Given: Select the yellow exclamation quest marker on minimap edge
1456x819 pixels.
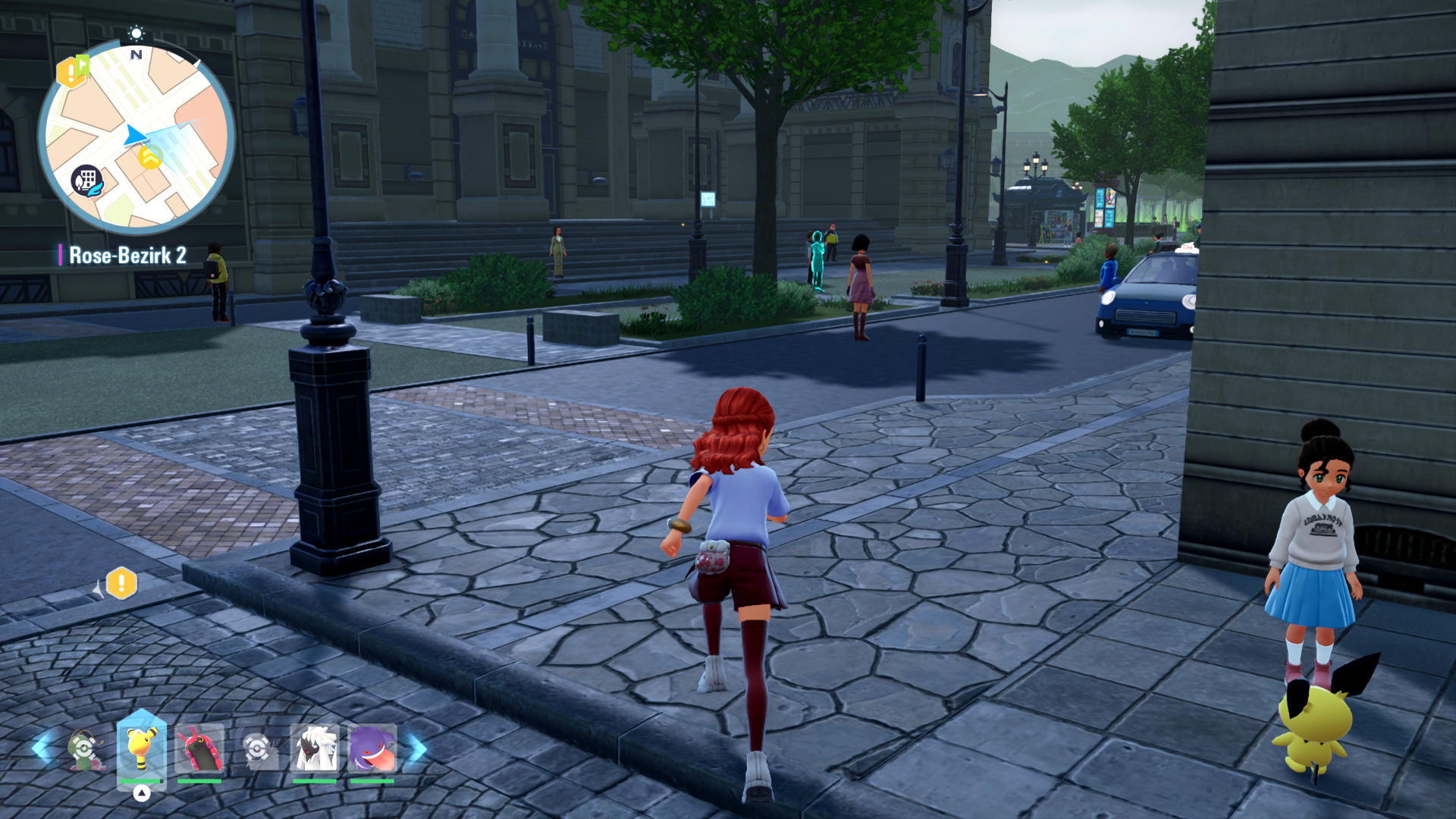Looking at the screenshot, I should [x=72, y=71].
